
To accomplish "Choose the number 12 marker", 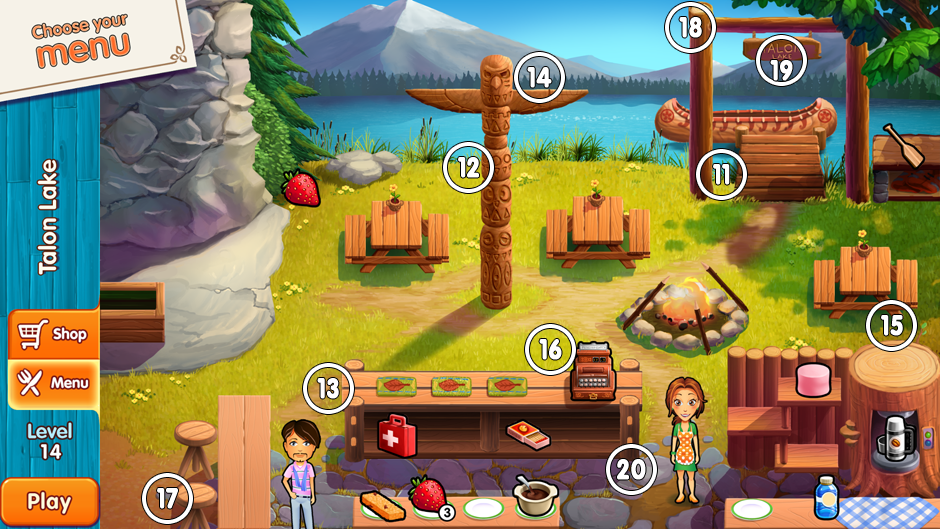I will [468, 168].
